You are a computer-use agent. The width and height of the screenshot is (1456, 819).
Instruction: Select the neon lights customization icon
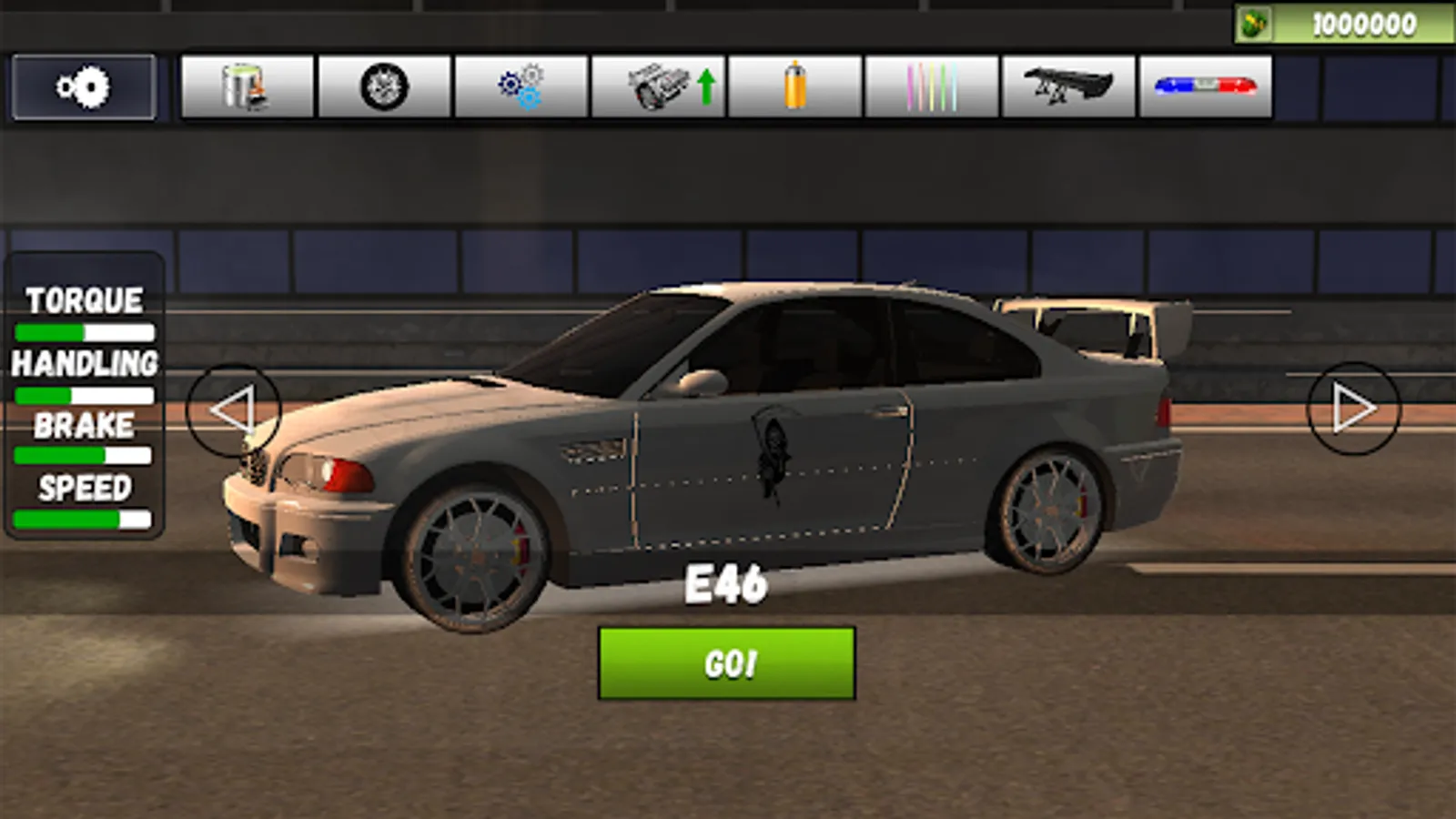point(929,87)
